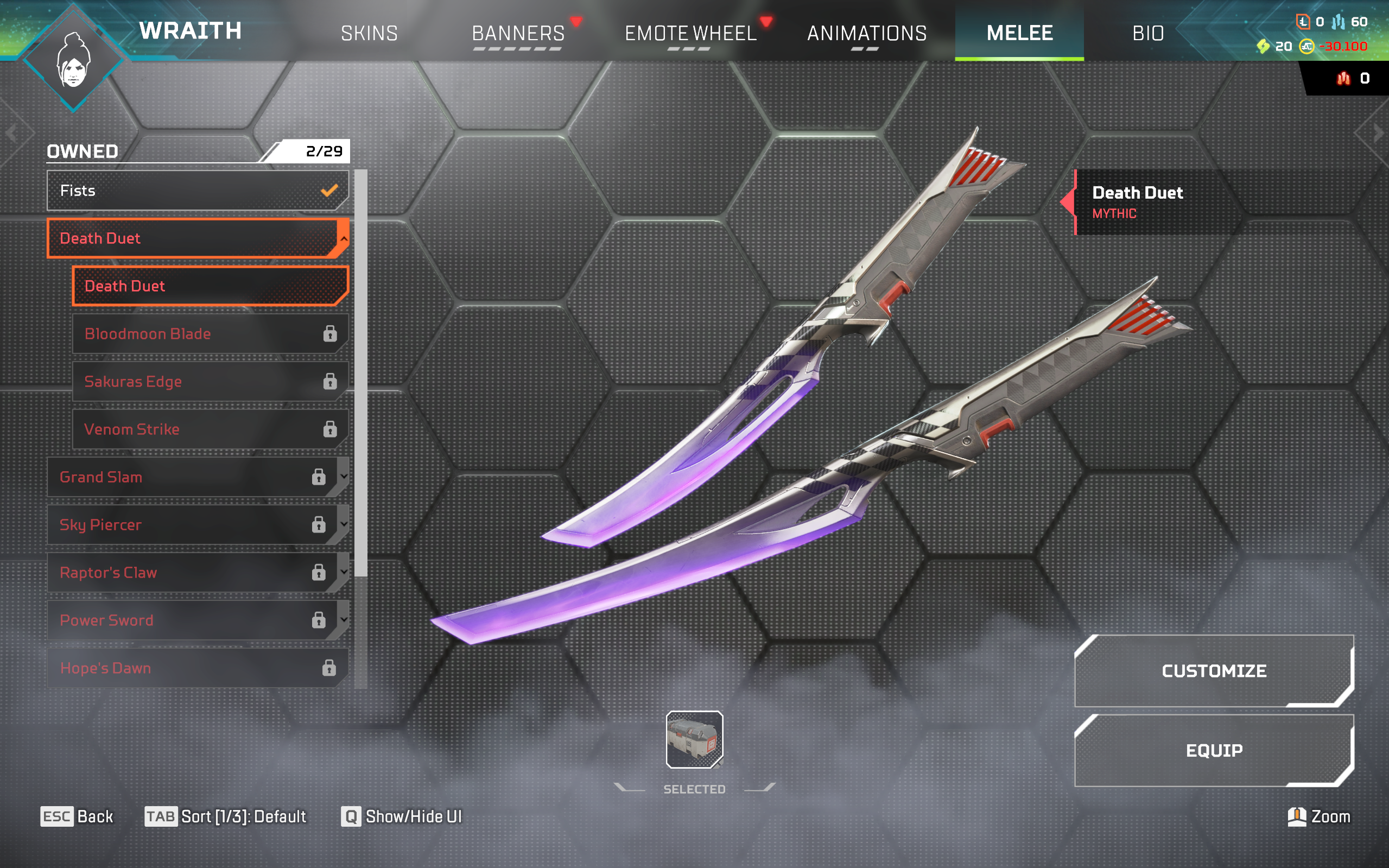Click the selected loot crate thumbnail
This screenshot has width=1389, height=868.
694,739
